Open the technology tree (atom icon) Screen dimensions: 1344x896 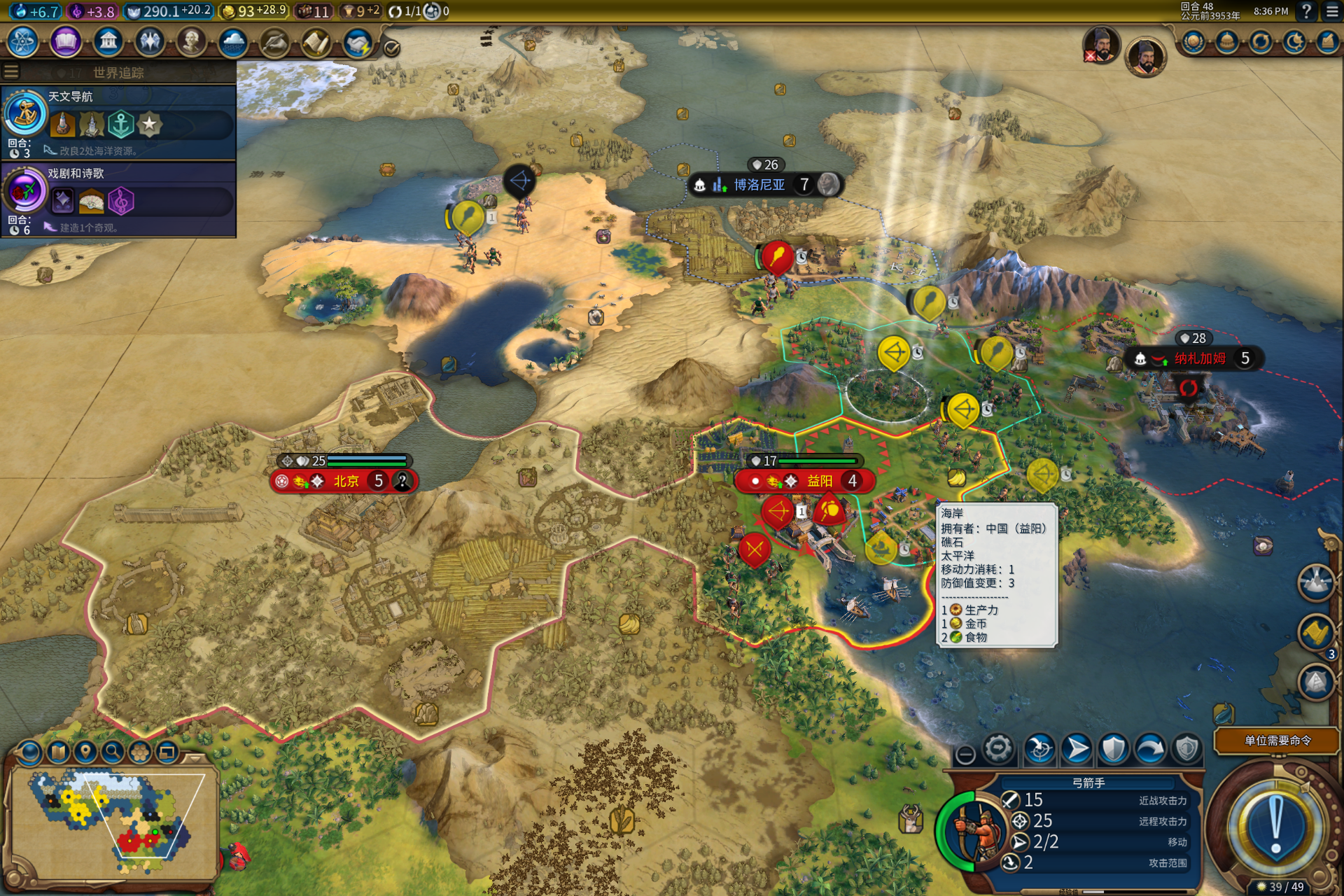pos(23,43)
